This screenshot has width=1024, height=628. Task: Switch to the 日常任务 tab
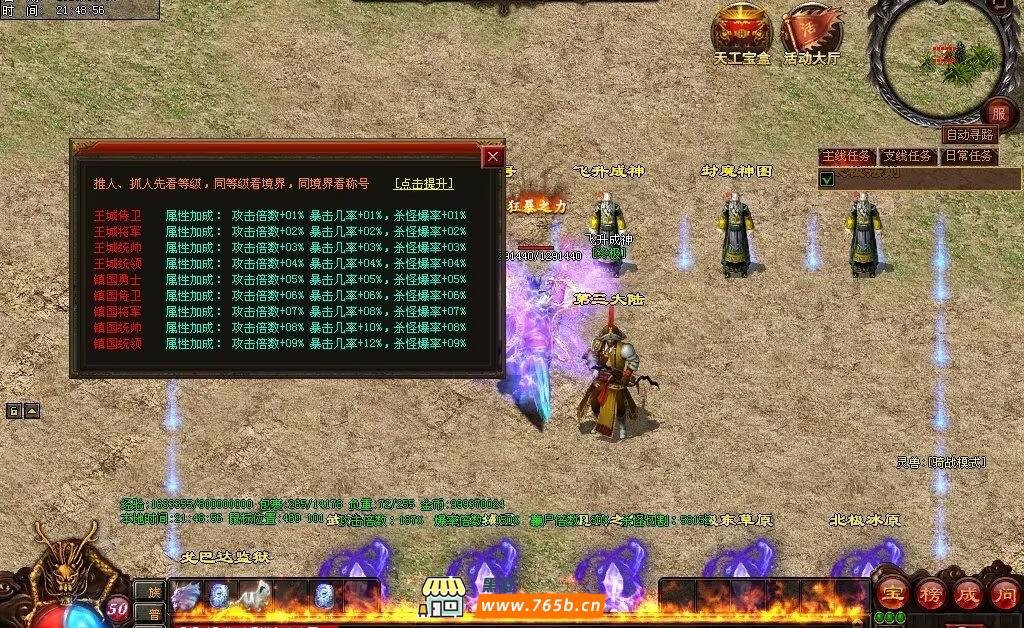point(968,157)
